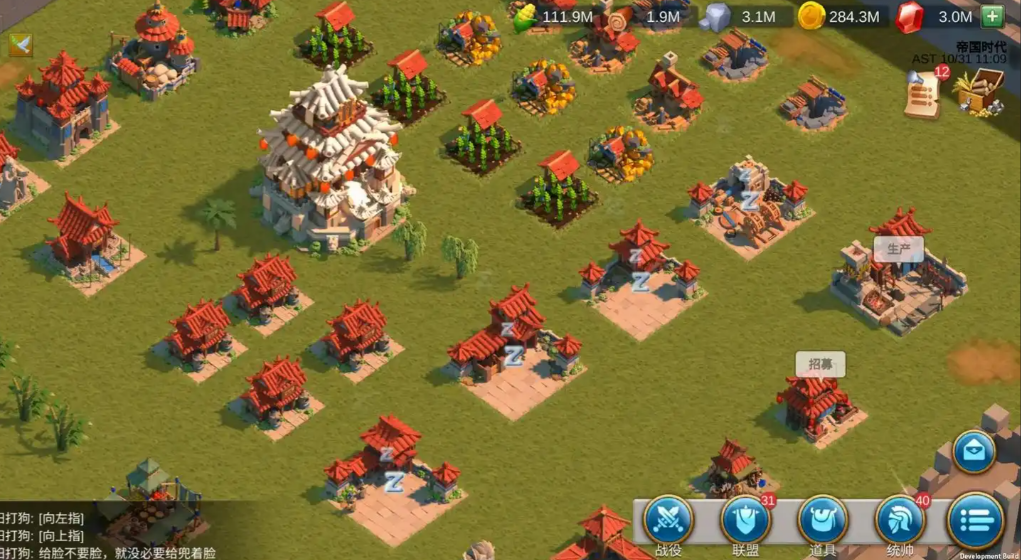Click the dove peace shield icon
This screenshot has height=560, width=1021.
coord(20,45)
